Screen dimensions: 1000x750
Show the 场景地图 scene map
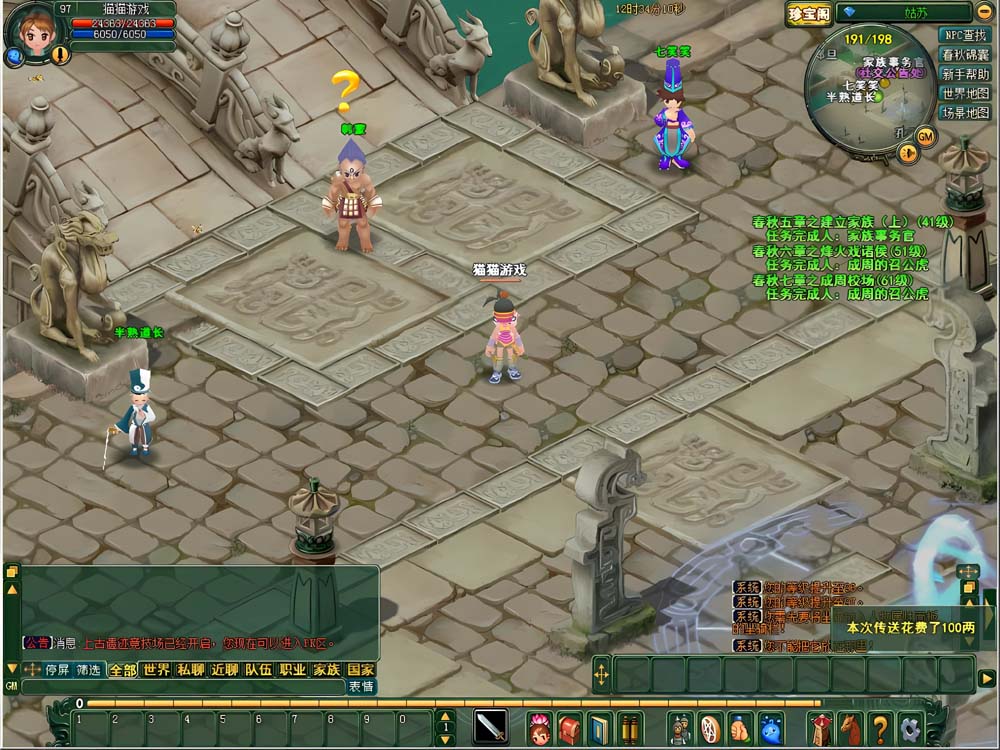click(x=965, y=113)
